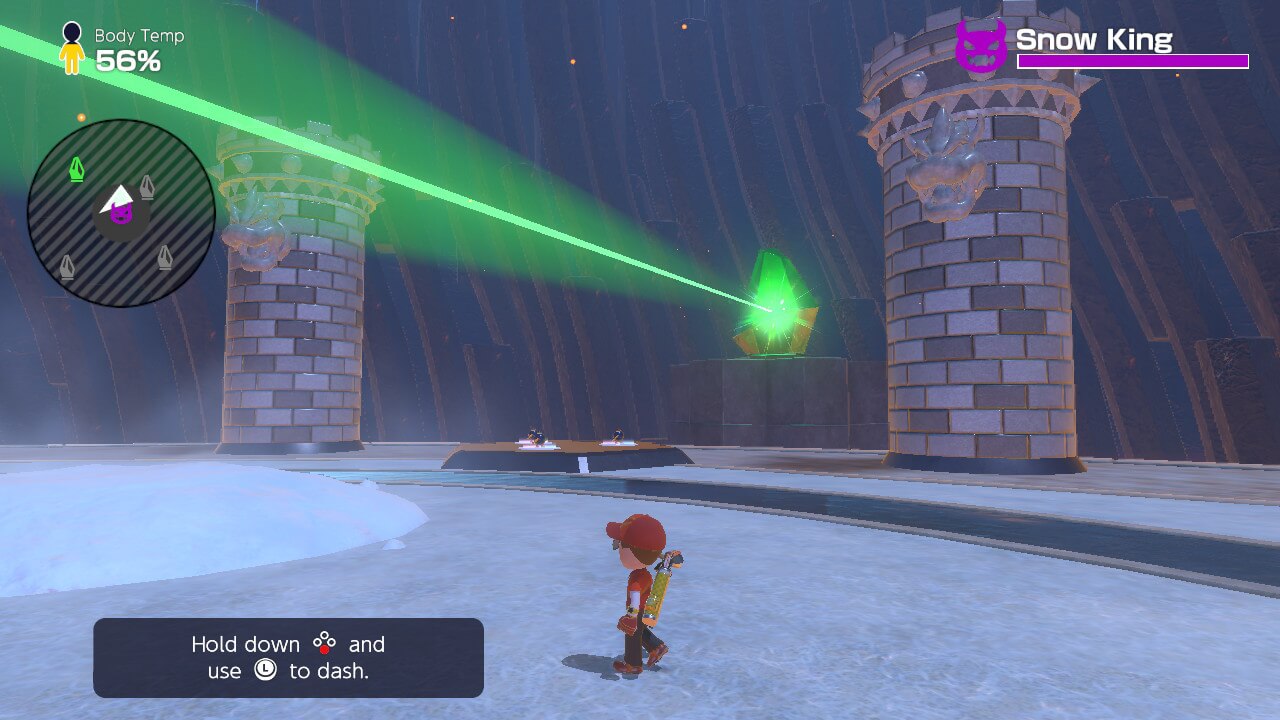Click the Snow King name label
The height and width of the screenshot is (720, 1280).
1094,40
